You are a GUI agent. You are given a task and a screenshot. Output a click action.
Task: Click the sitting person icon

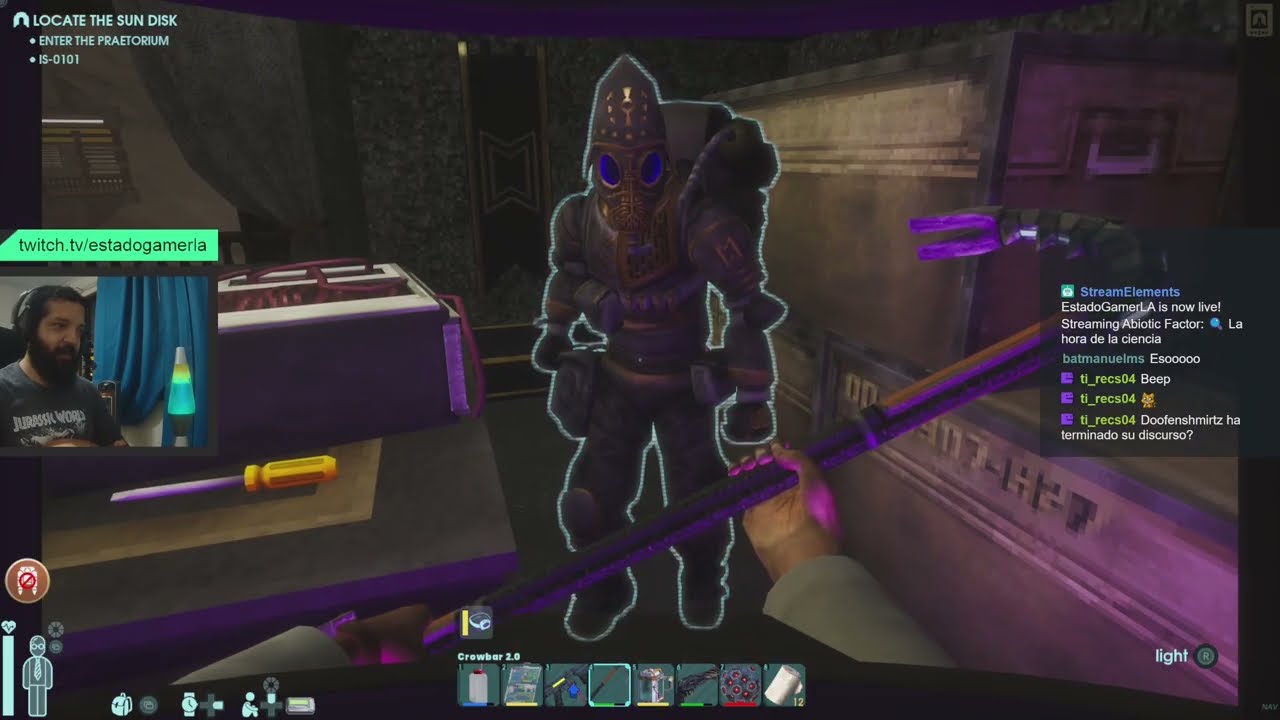point(249,704)
